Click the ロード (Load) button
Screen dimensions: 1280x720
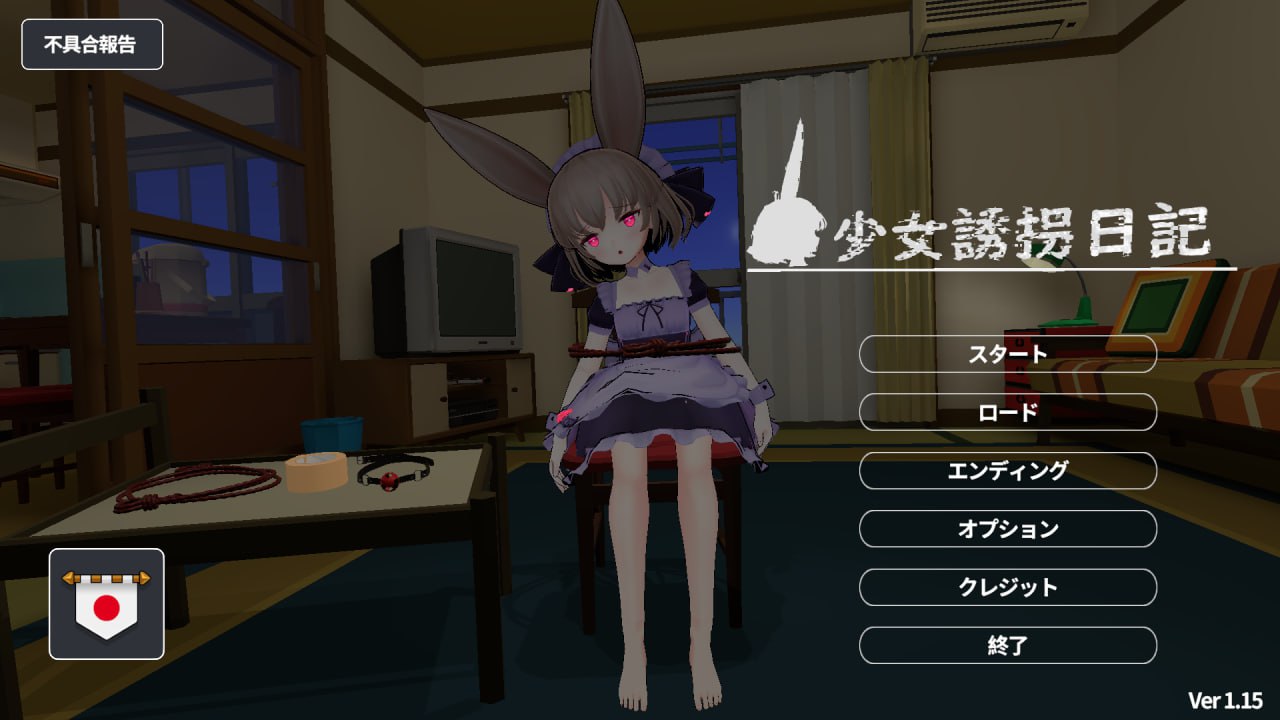pyautogui.click(x=1007, y=413)
